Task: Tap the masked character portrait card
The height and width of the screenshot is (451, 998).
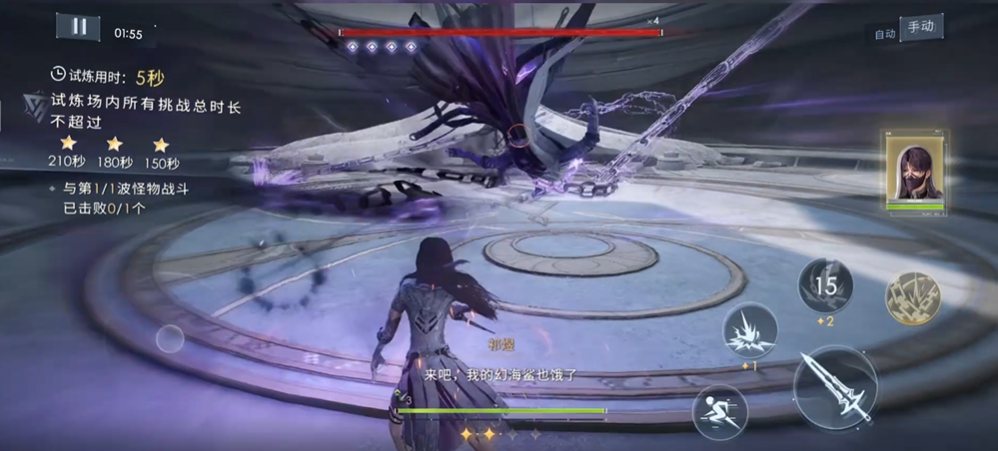Action: point(915,170)
